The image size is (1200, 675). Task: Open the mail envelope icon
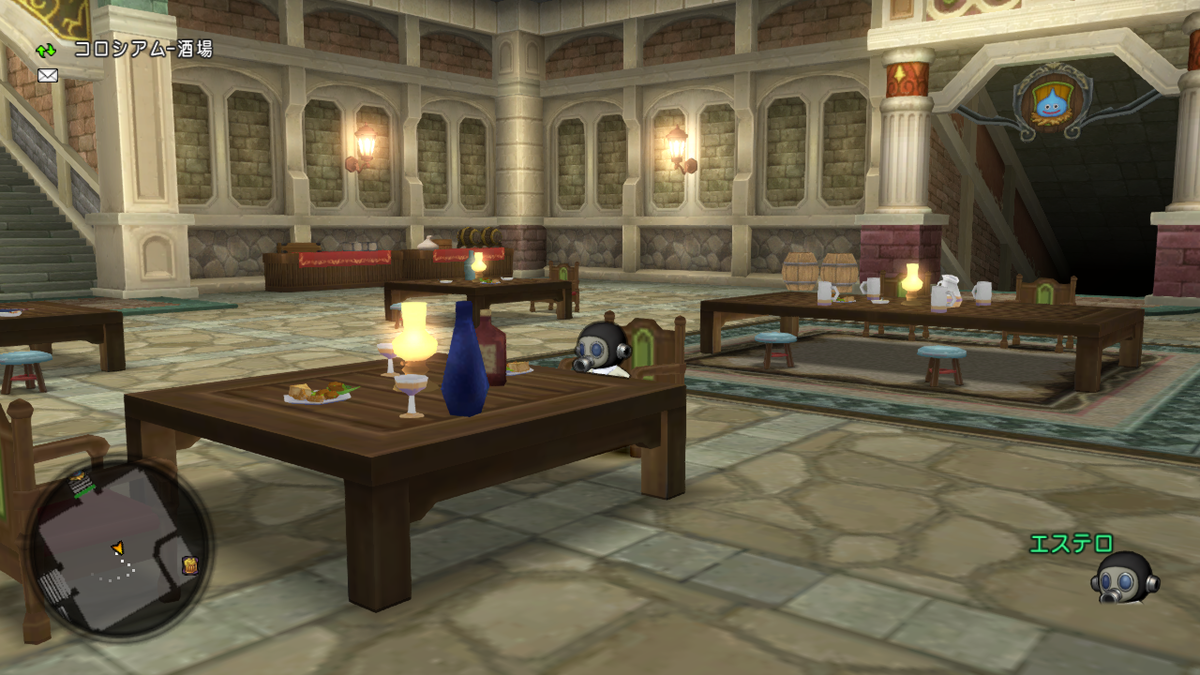pos(47,75)
